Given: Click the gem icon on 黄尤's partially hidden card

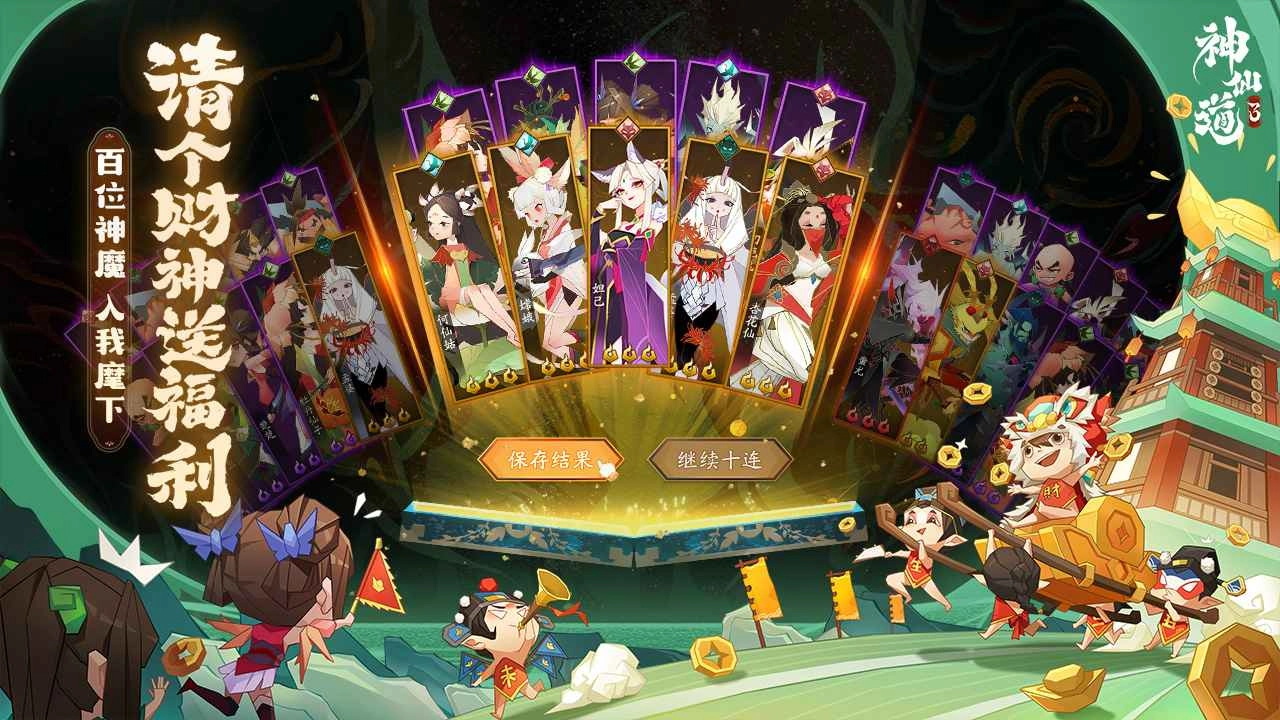Looking at the screenshot, I should tap(965, 176).
